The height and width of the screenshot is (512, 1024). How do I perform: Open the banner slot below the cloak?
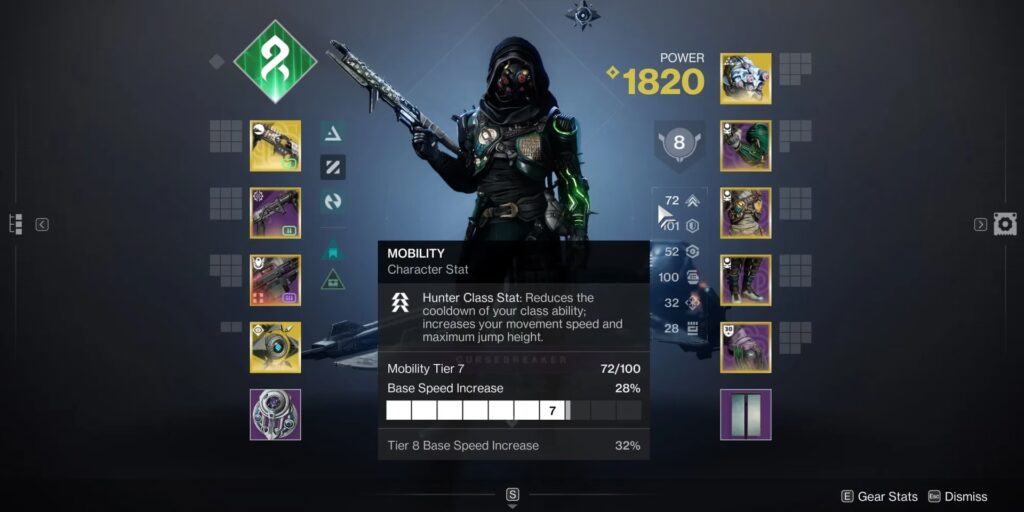click(746, 414)
